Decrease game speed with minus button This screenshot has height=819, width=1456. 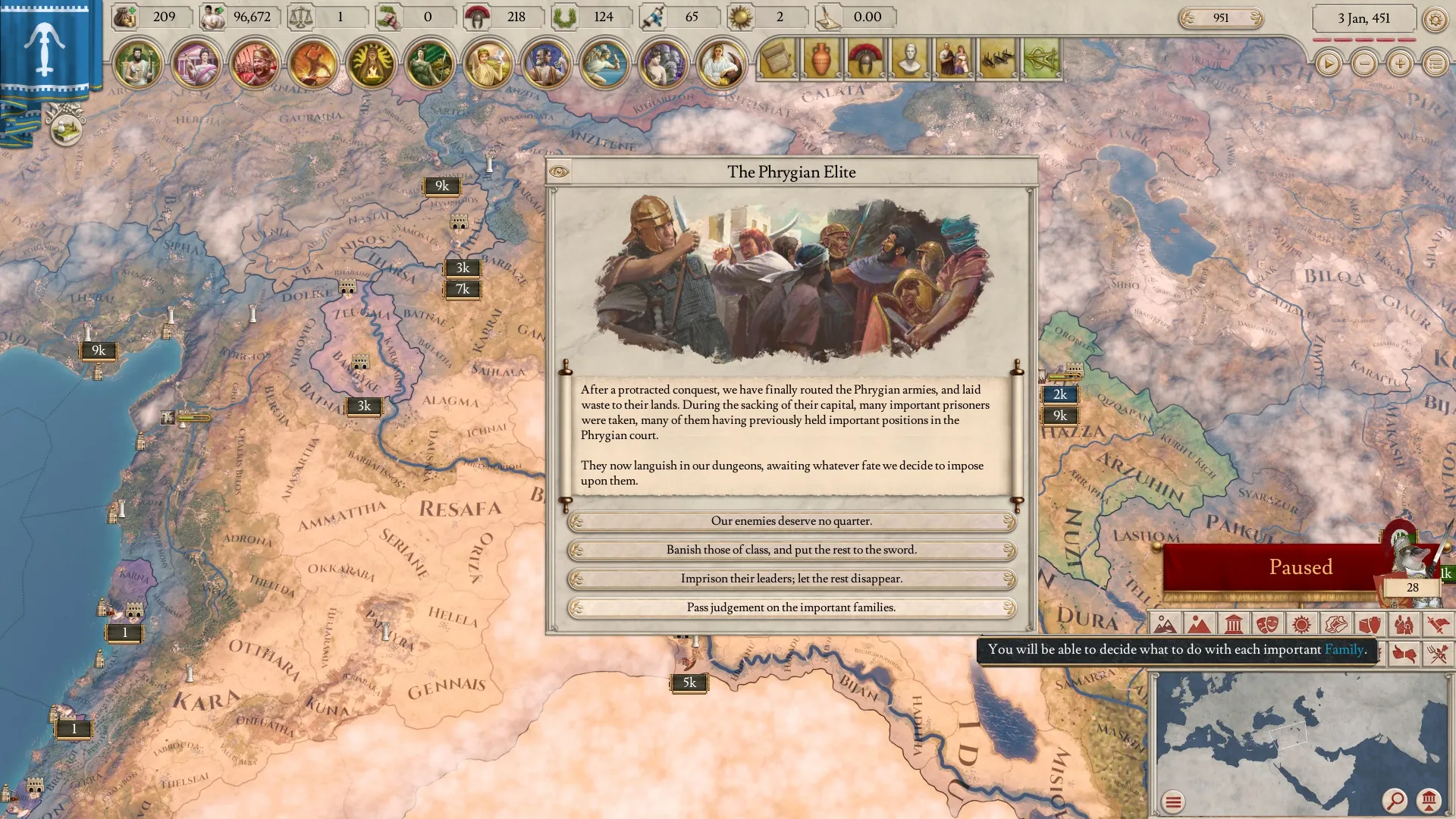[x=1364, y=64]
